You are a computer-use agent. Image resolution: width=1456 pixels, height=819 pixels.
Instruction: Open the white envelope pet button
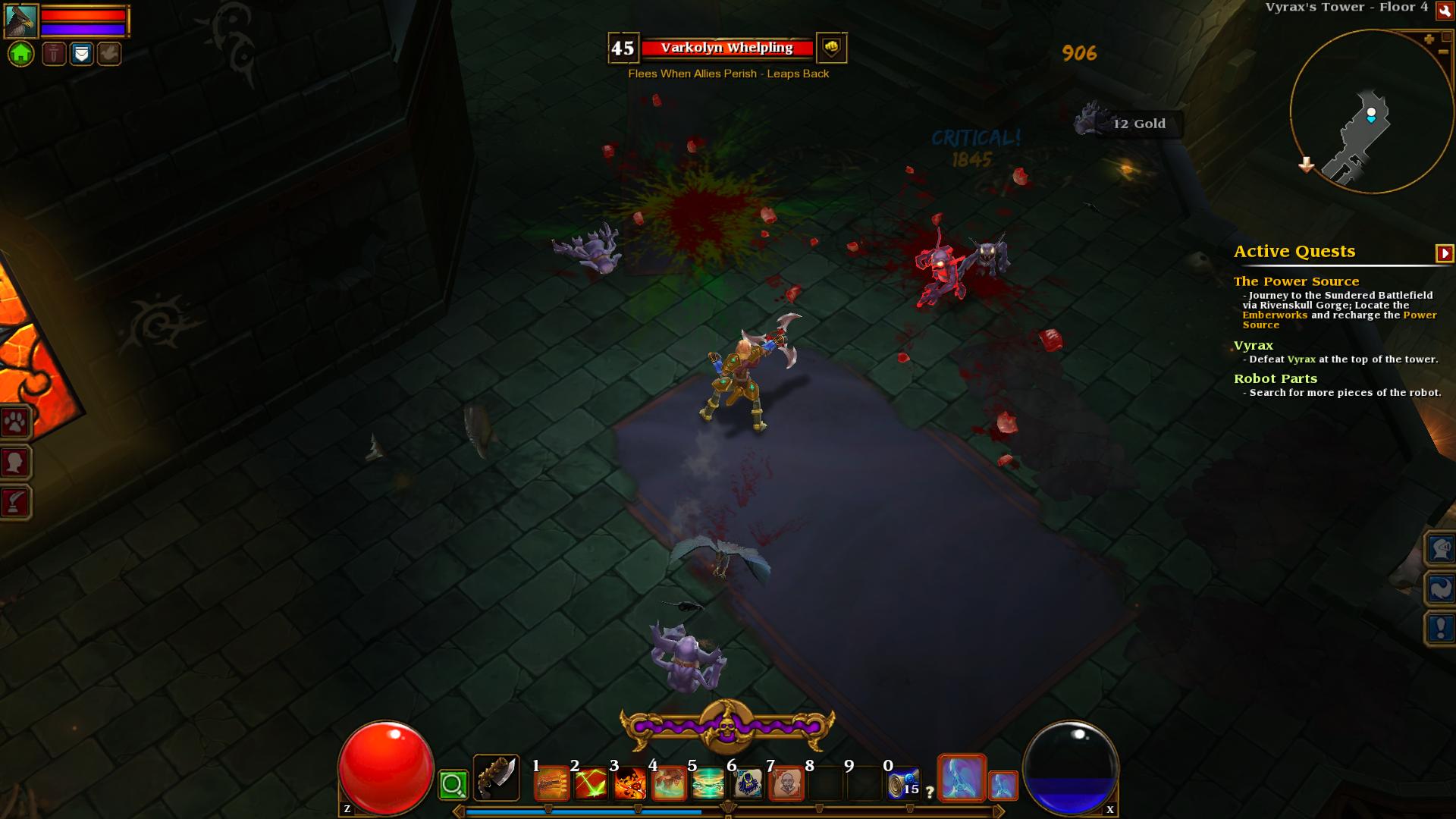coord(82,54)
